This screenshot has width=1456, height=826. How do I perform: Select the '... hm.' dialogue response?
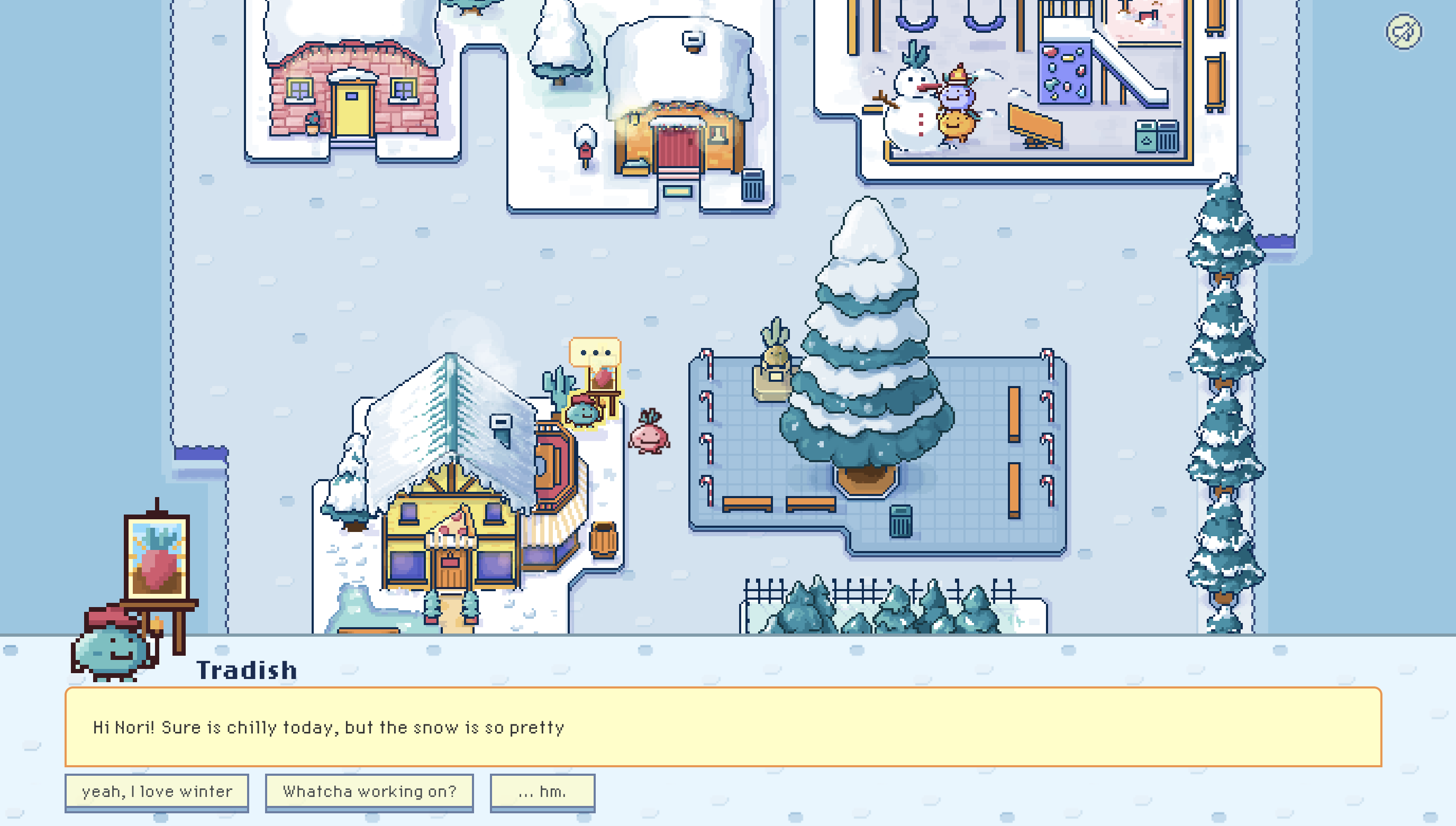[541, 792]
